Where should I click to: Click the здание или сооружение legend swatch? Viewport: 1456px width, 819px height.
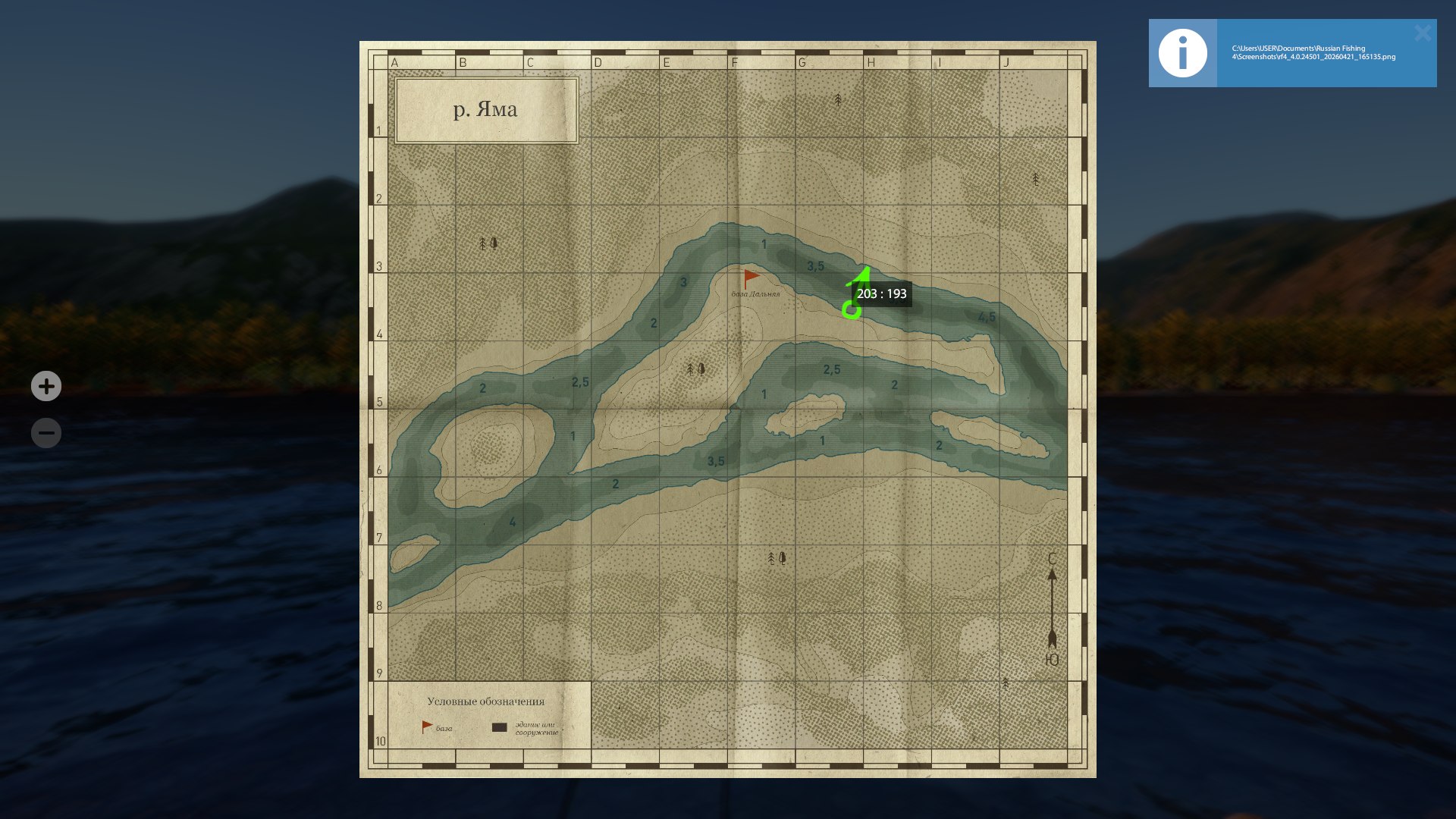click(499, 726)
